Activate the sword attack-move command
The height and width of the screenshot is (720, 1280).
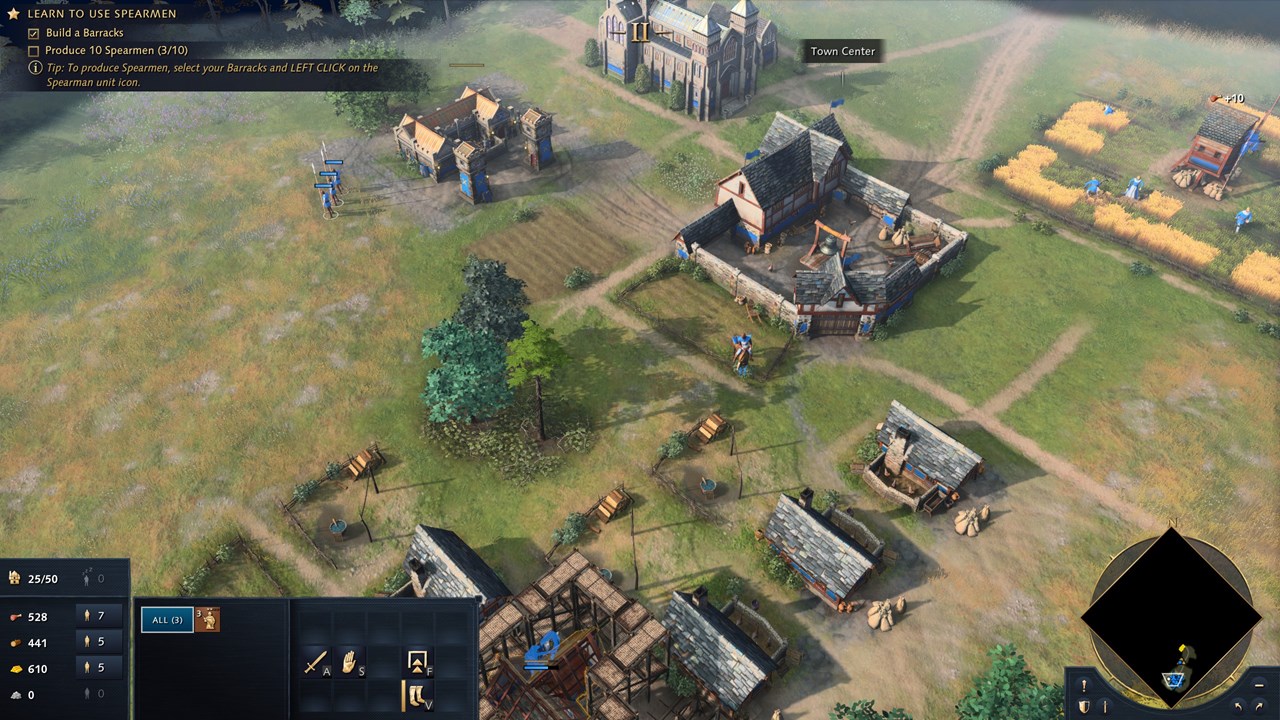click(316, 662)
